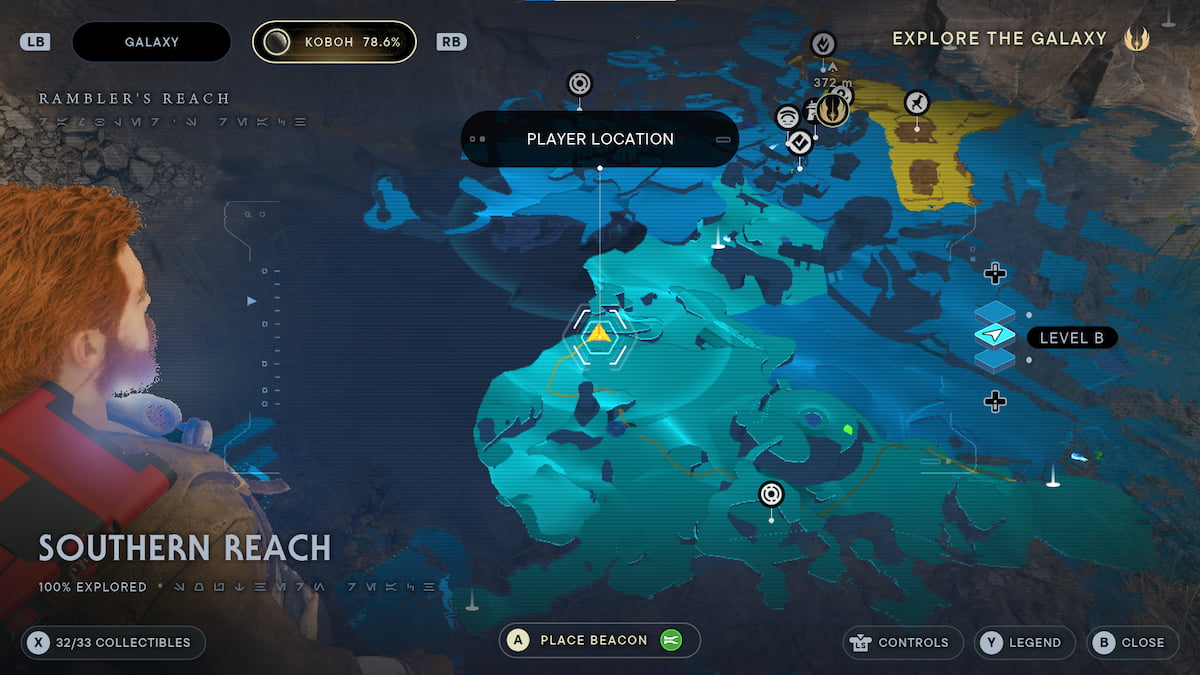
Task: Show the map Legend
Action: point(1024,643)
